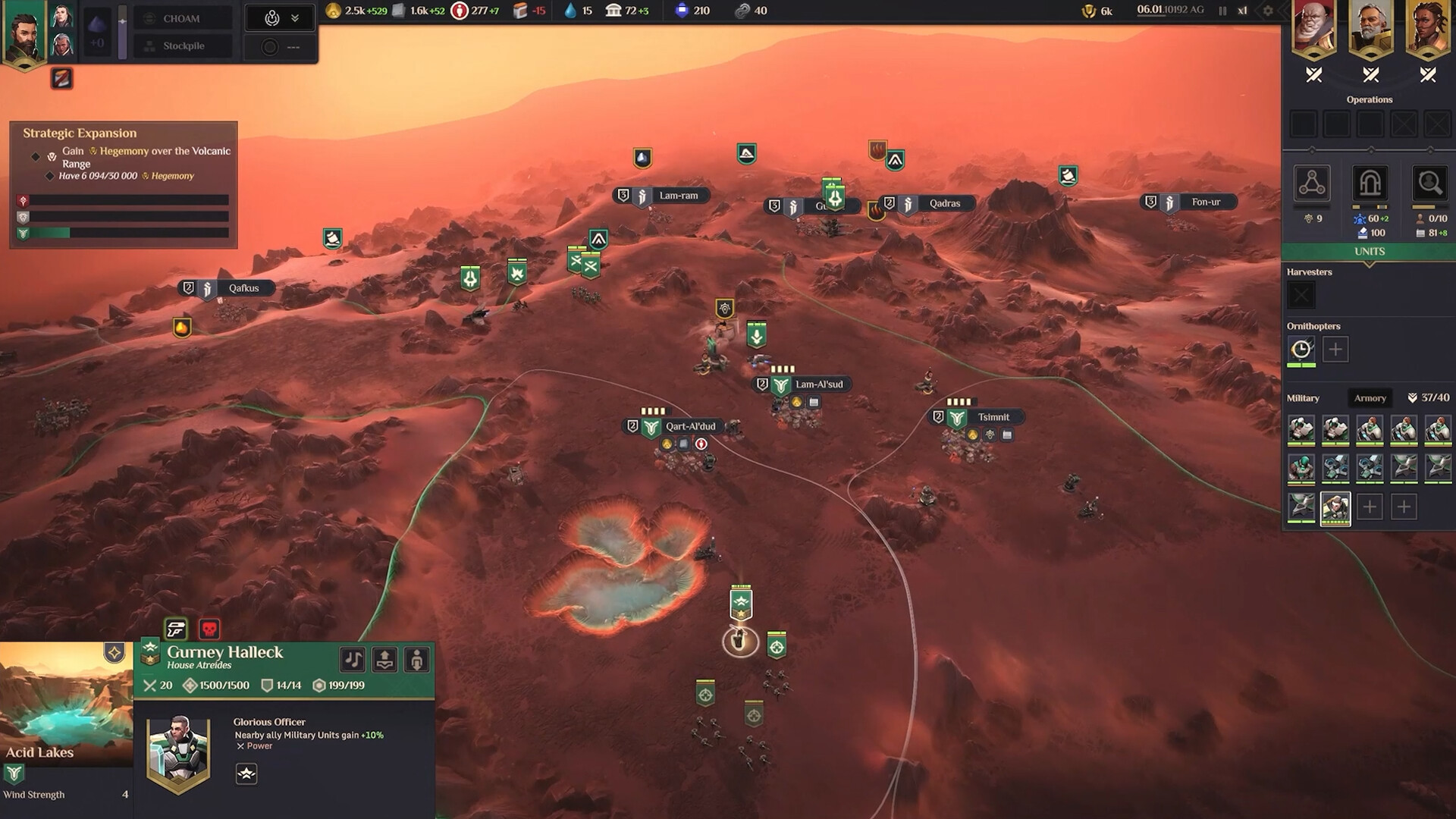1456x819 pixels.
Task: Select the Stockpile menu entry
Action: click(182, 45)
